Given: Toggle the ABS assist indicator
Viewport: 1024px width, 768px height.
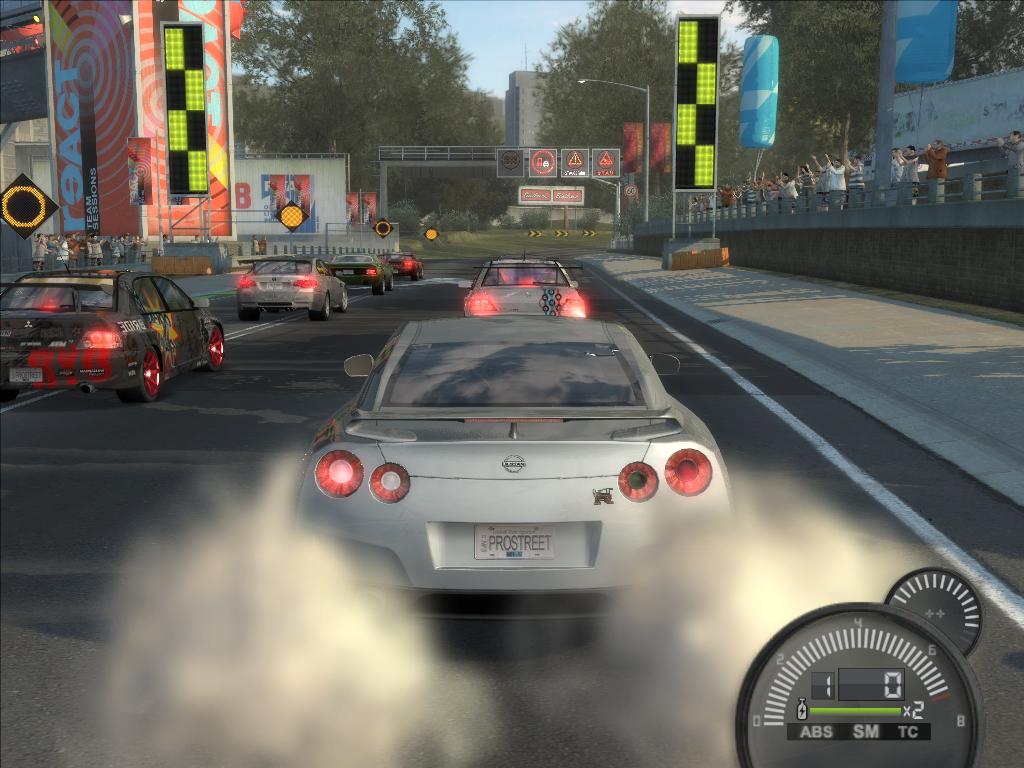Looking at the screenshot, I should (x=816, y=732).
